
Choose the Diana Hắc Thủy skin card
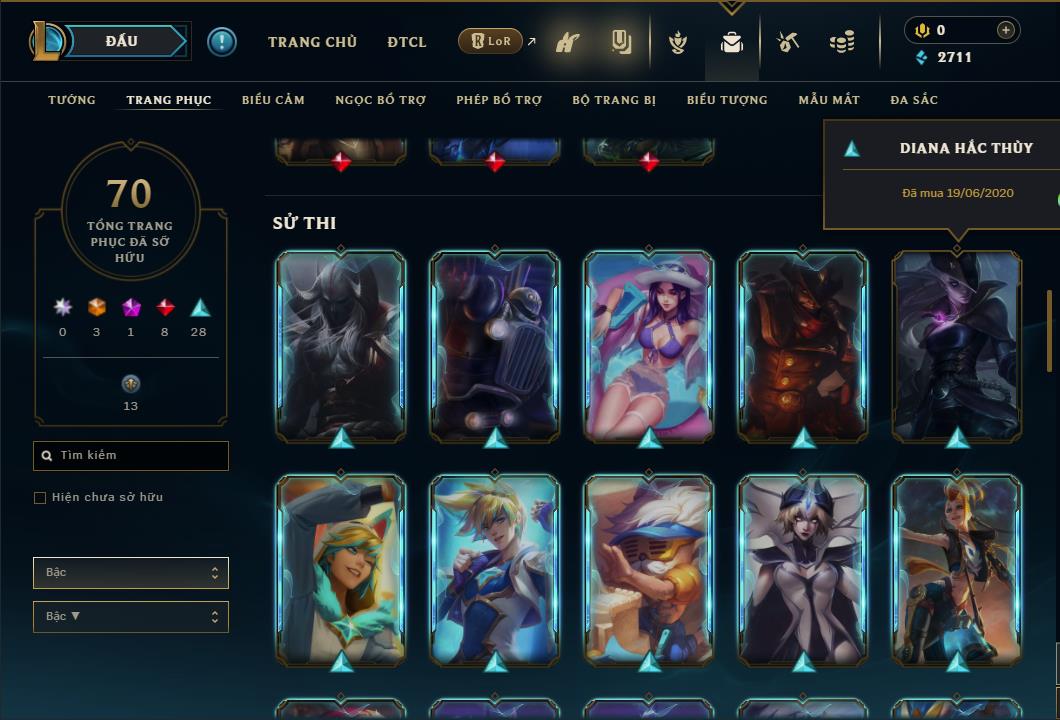click(x=957, y=345)
